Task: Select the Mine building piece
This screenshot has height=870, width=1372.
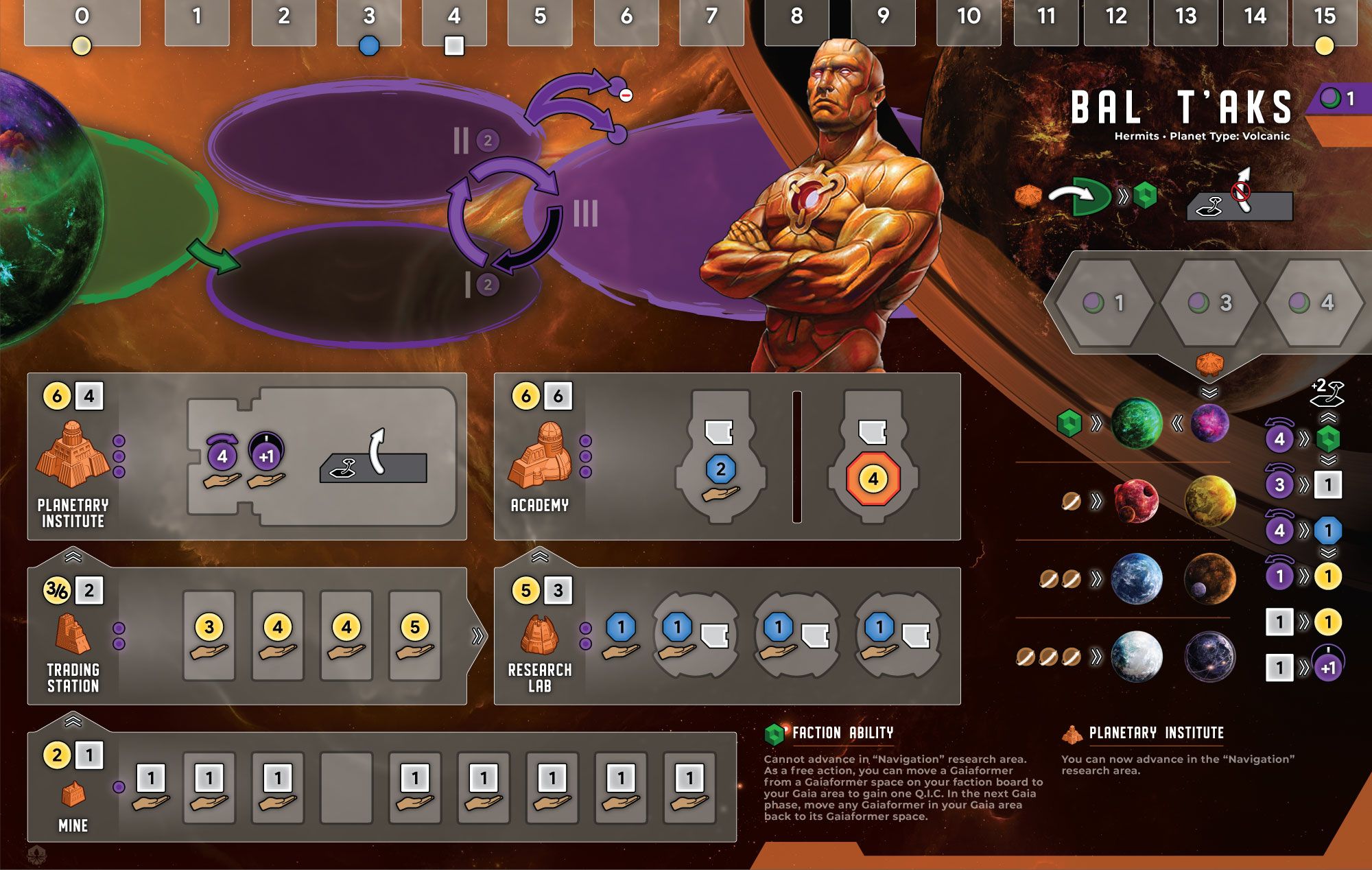Action: click(73, 795)
